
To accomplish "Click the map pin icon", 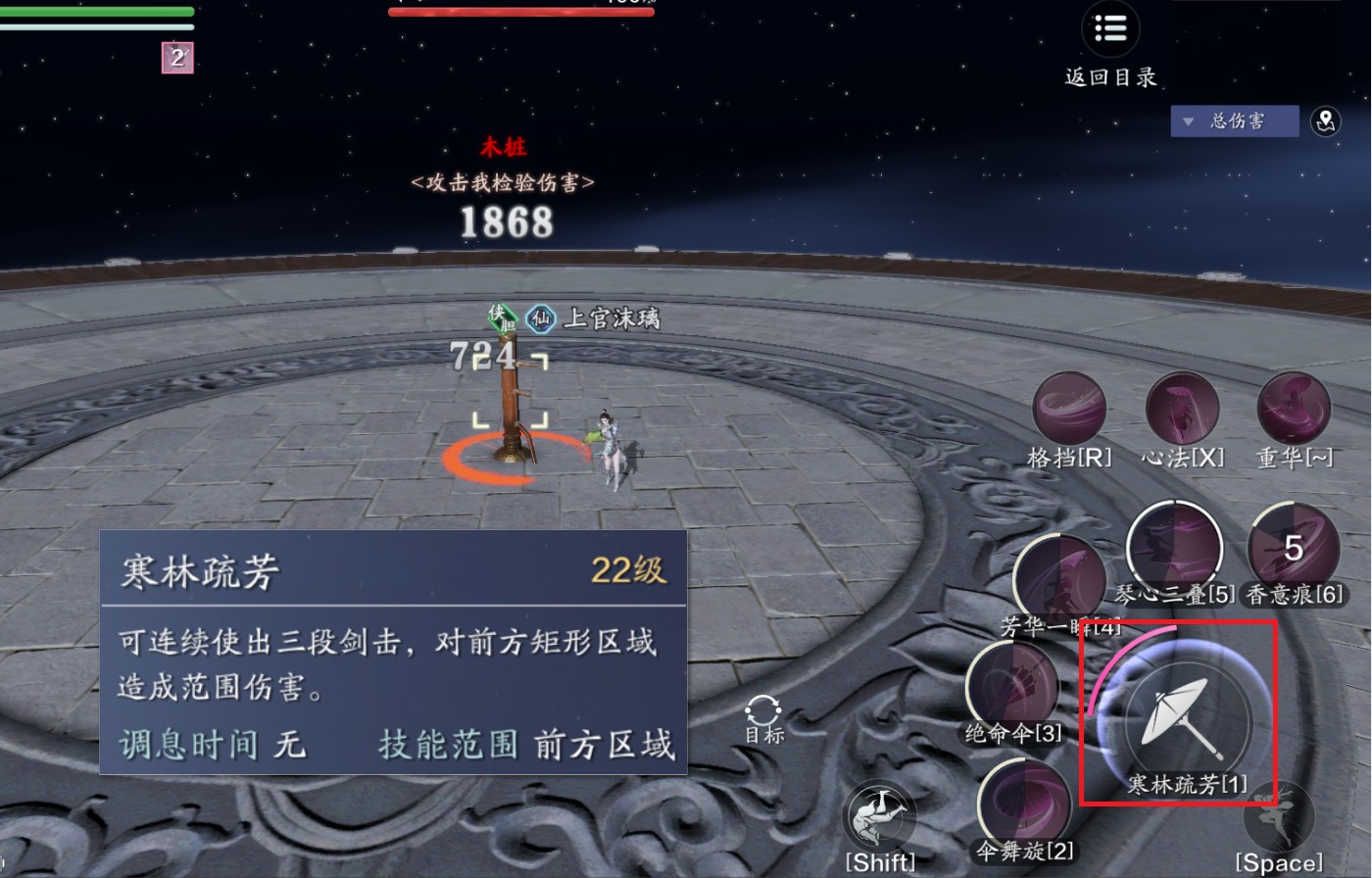I will click(1326, 122).
